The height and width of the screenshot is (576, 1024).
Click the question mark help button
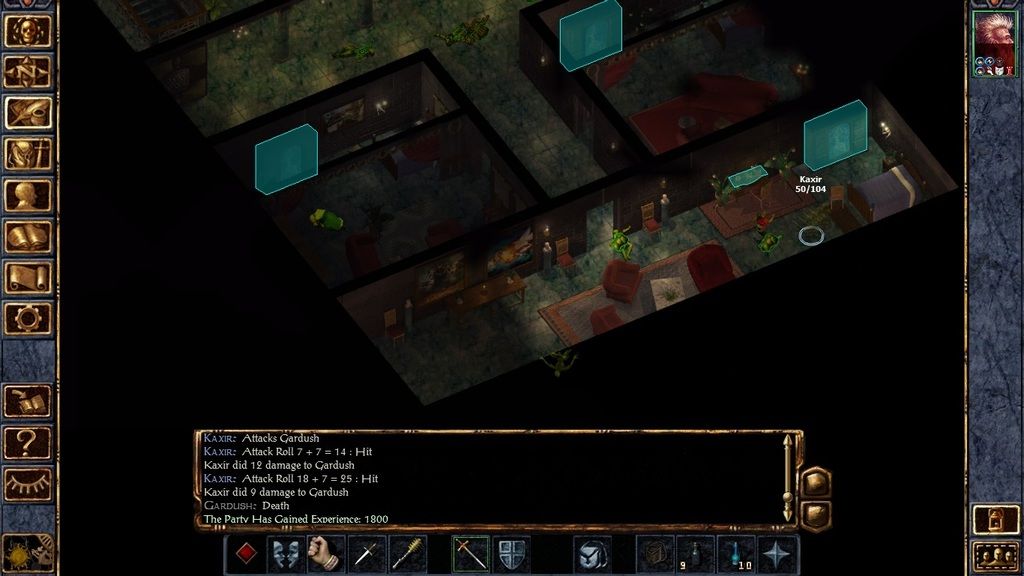pyautogui.click(x=28, y=441)
